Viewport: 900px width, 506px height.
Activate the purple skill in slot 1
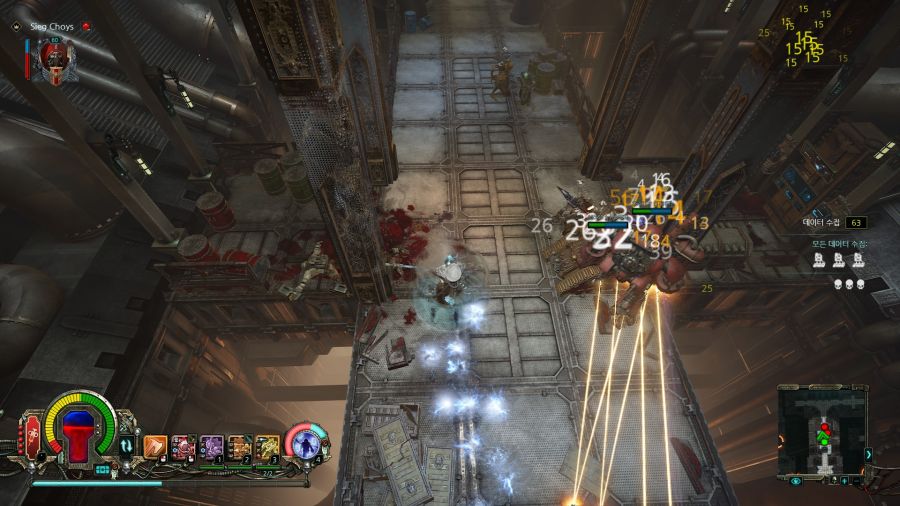pyautogui.click(x=211, y=446)
